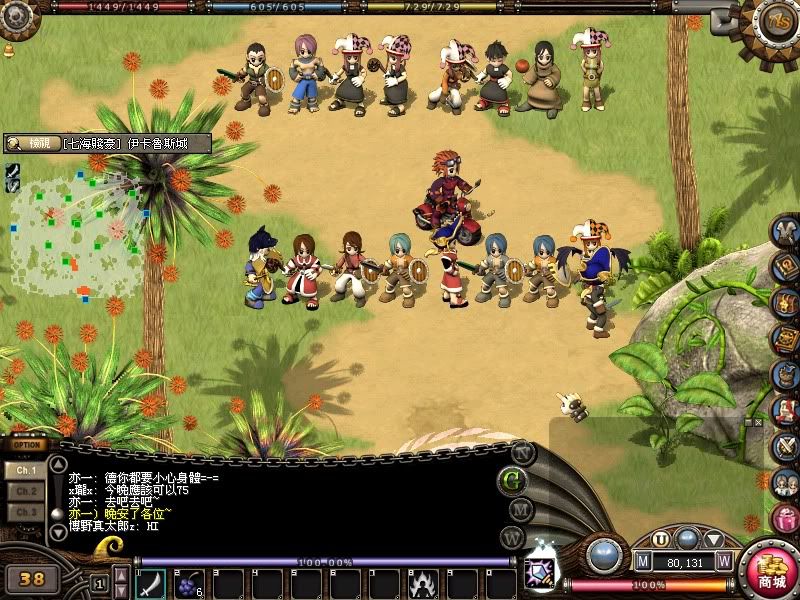Select the curved sword hotbar slot
This screenshot has height=600, width=800.
(151, 583)
